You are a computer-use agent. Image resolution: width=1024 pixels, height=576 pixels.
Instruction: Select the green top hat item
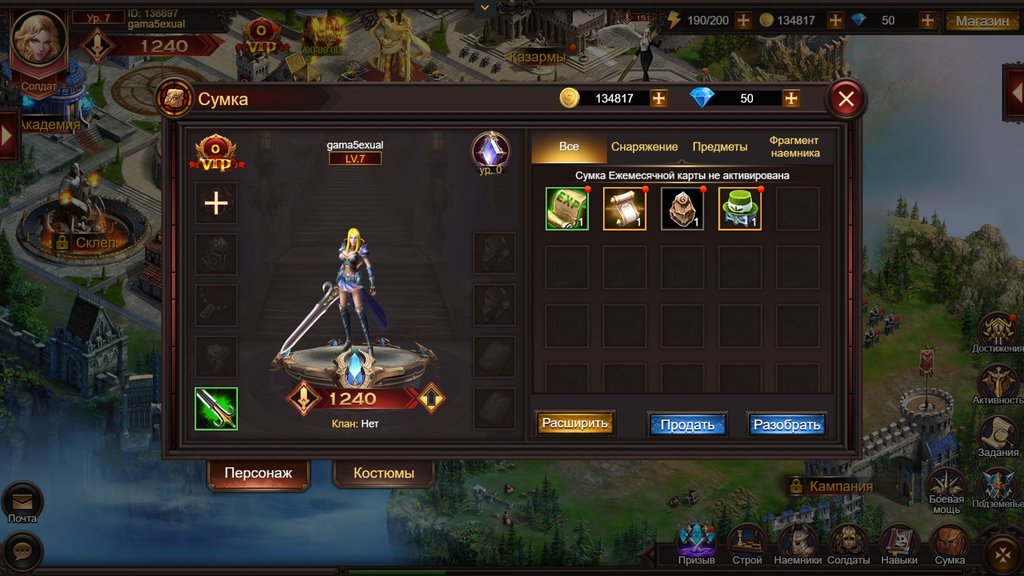740,209
